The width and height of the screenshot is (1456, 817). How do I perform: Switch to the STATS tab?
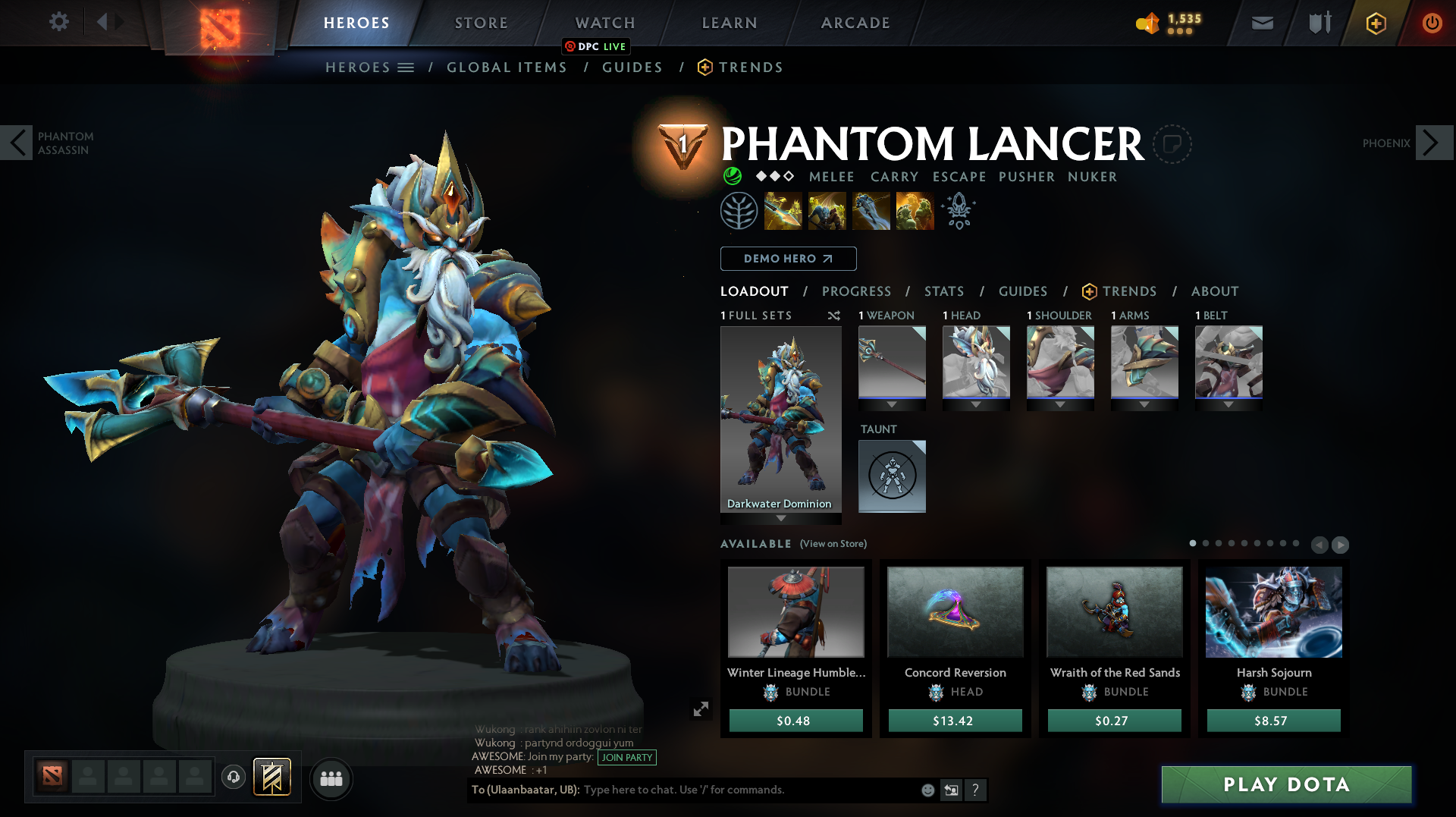[x=943, y=291]
